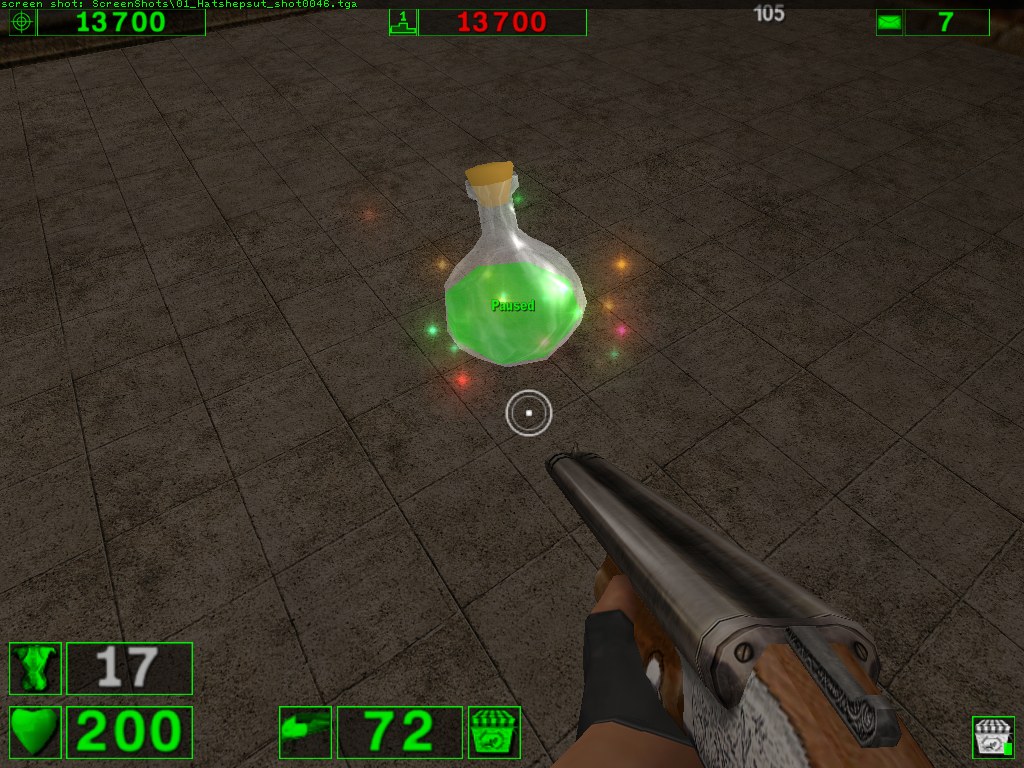Click the high score podium icon
This screenshot has width=1024, height=768.
(402, 22)
